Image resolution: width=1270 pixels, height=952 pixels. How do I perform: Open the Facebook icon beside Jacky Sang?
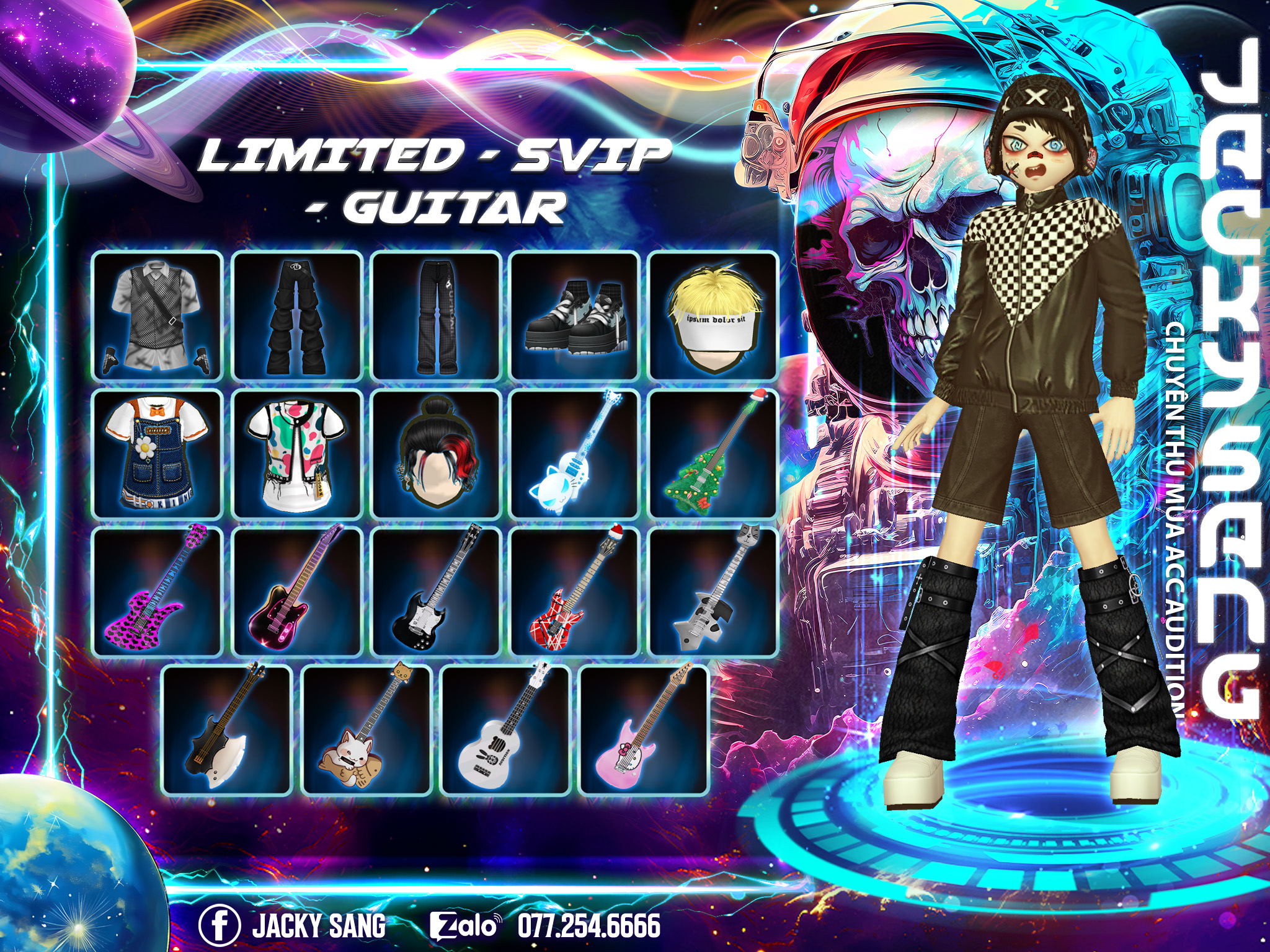[x=219, y=925]
